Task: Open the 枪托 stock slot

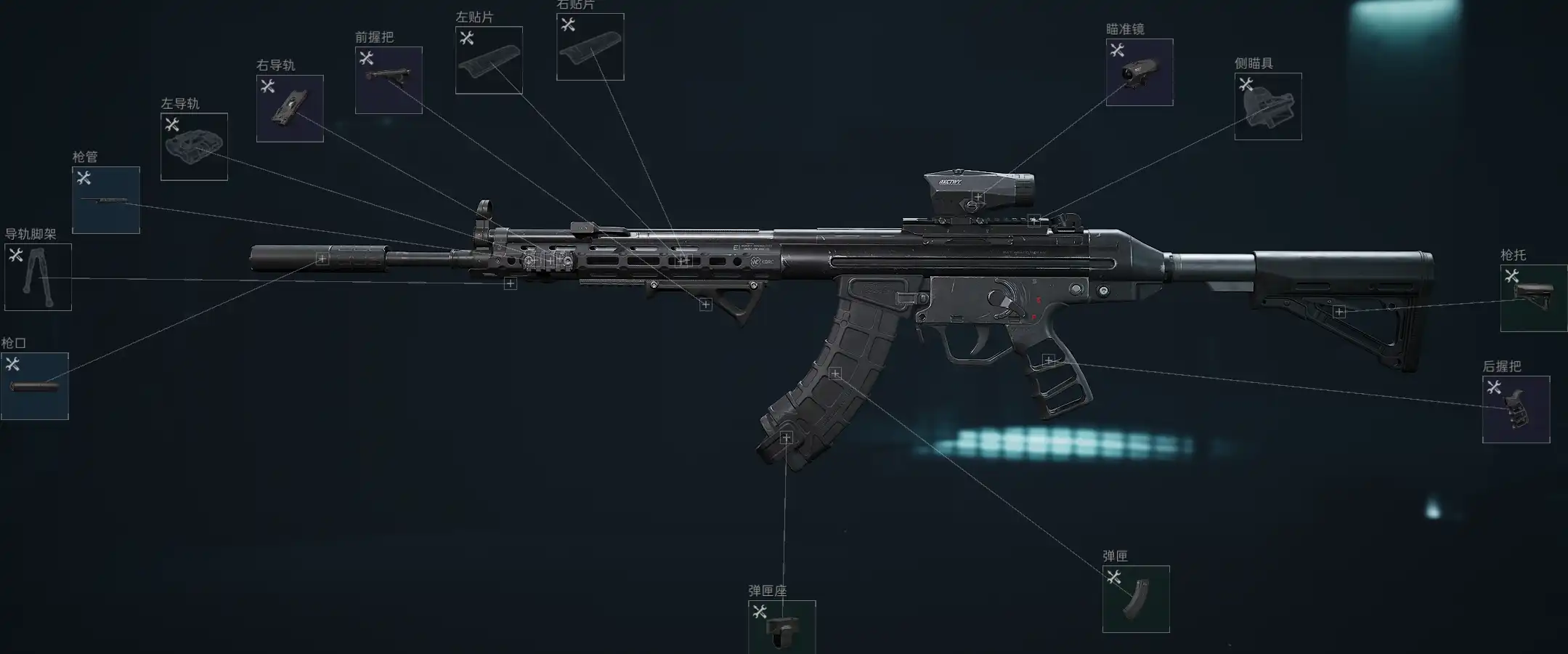Action: 1533,298
